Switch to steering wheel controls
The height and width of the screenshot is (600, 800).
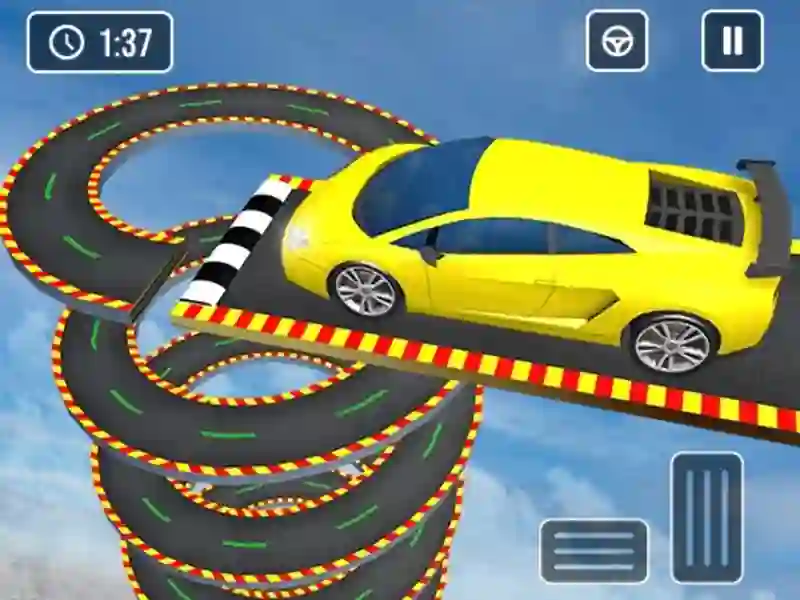617,41
